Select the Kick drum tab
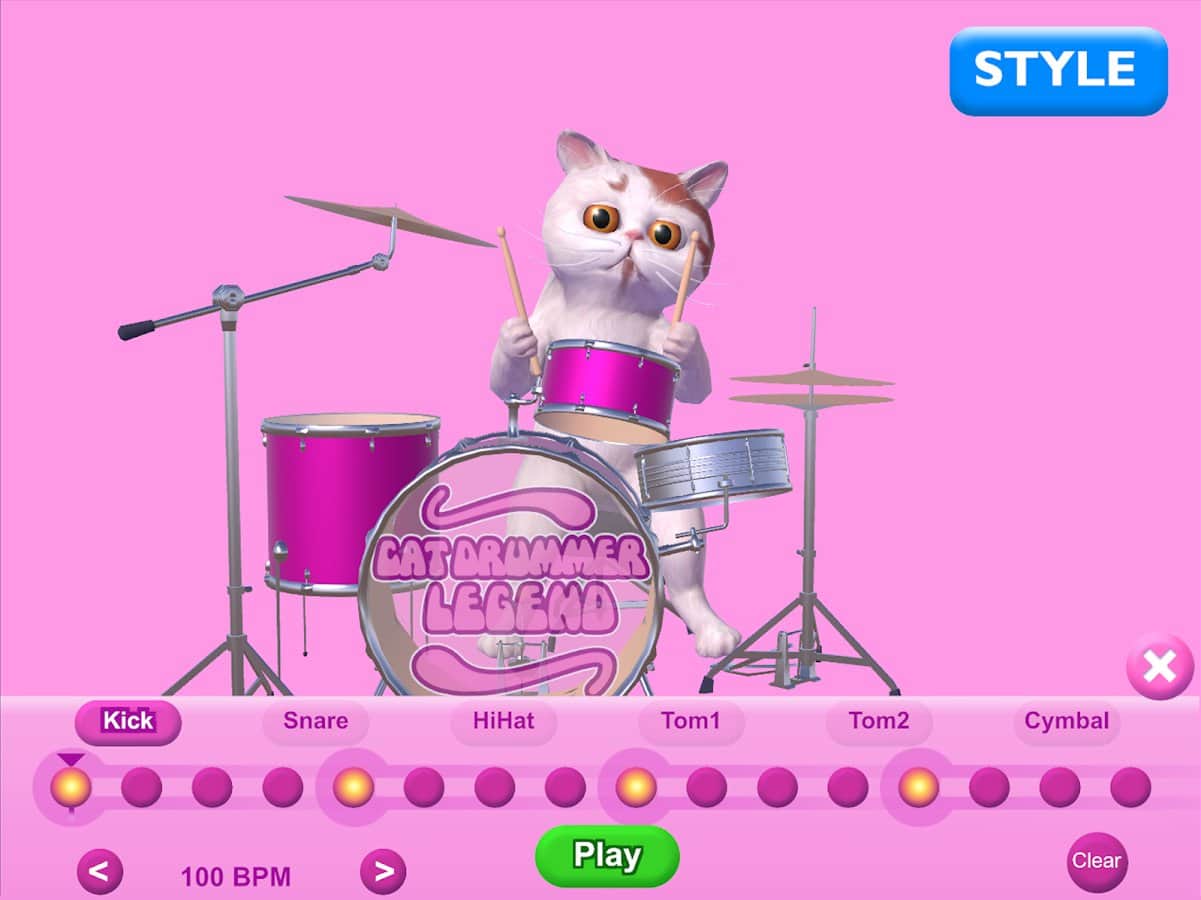This screenshot has height=900, width=1201. (x=128, y=721)
